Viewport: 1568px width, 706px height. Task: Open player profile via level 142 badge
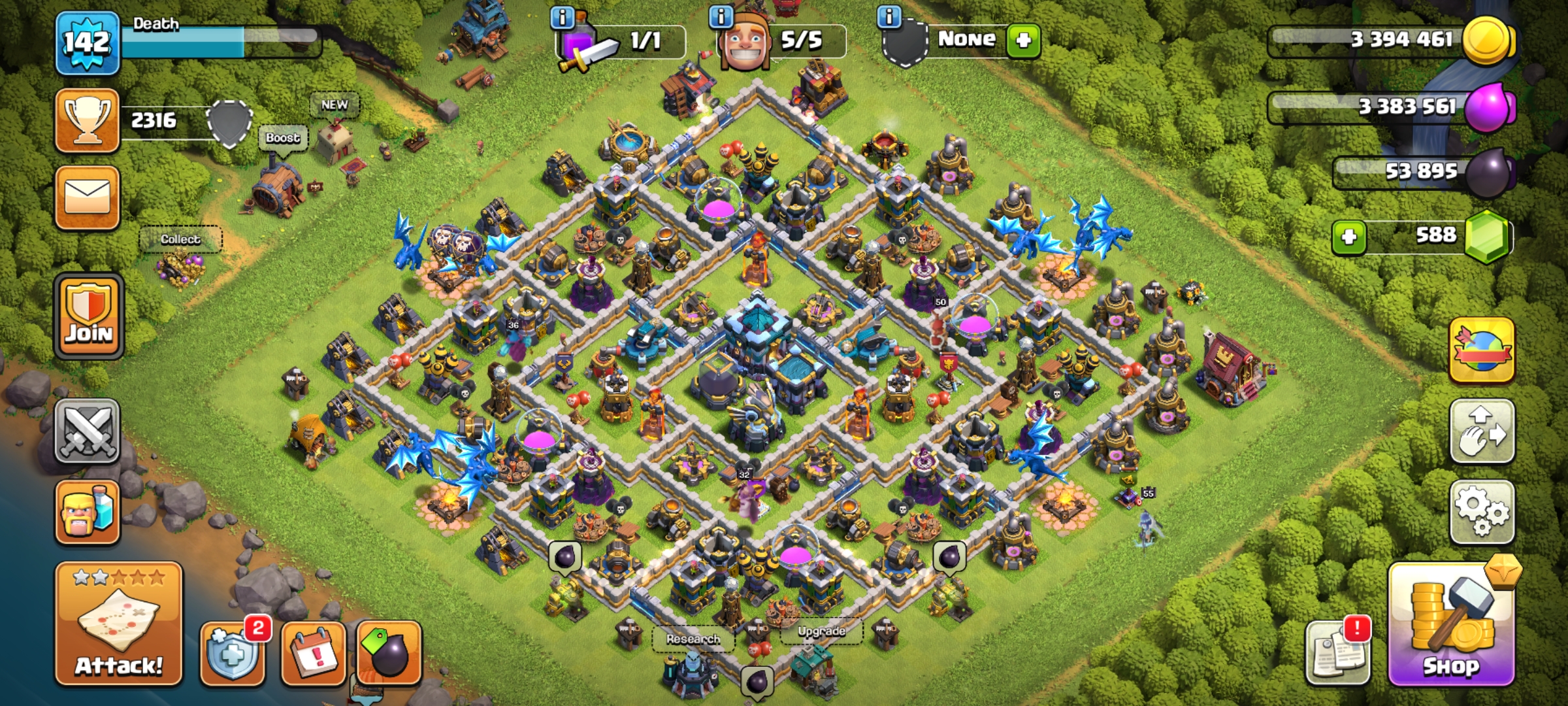point(88,43)
